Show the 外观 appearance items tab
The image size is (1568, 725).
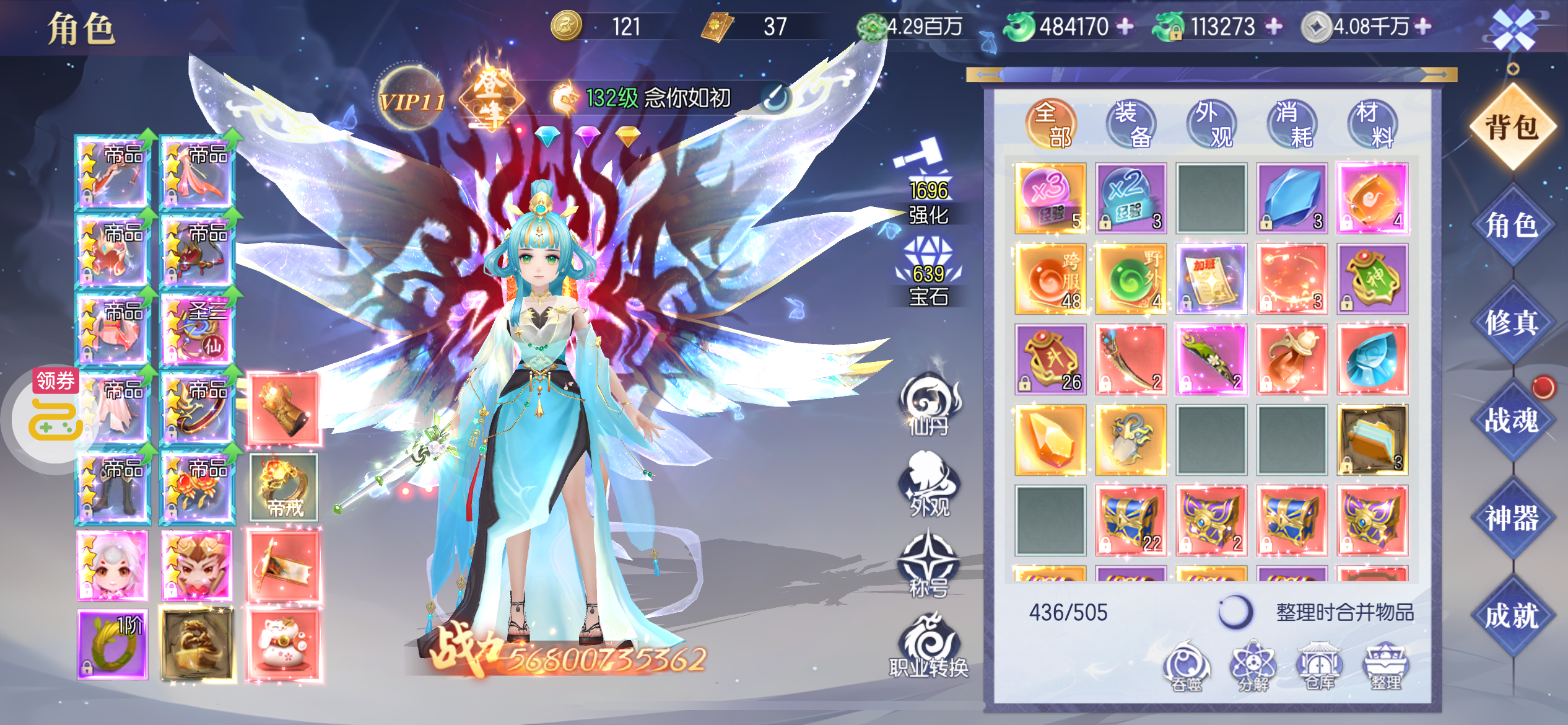coord(1212,124)
